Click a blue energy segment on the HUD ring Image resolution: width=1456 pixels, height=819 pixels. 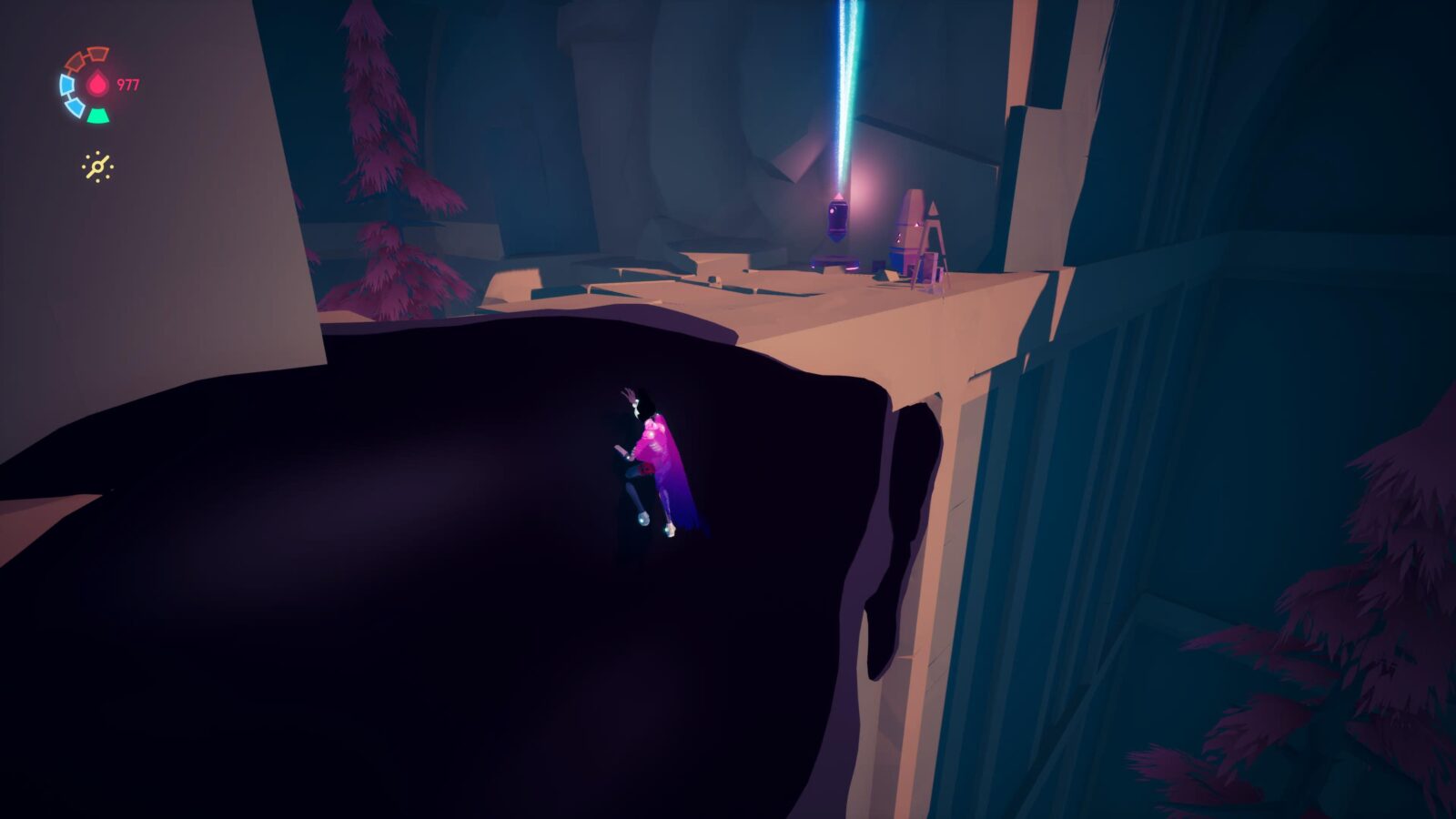67,84
